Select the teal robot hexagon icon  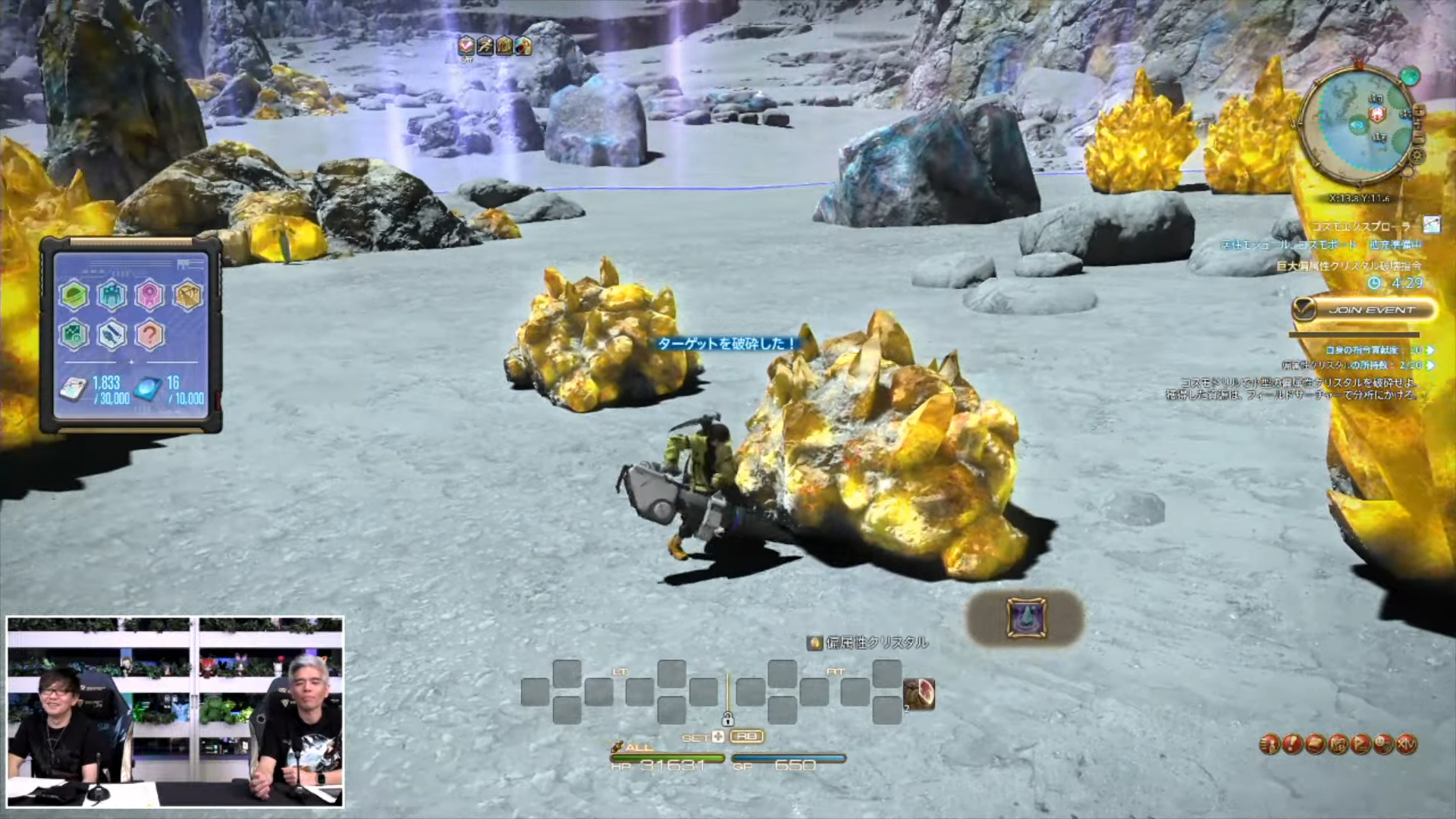pyautogui.click(x=111, y=295)
